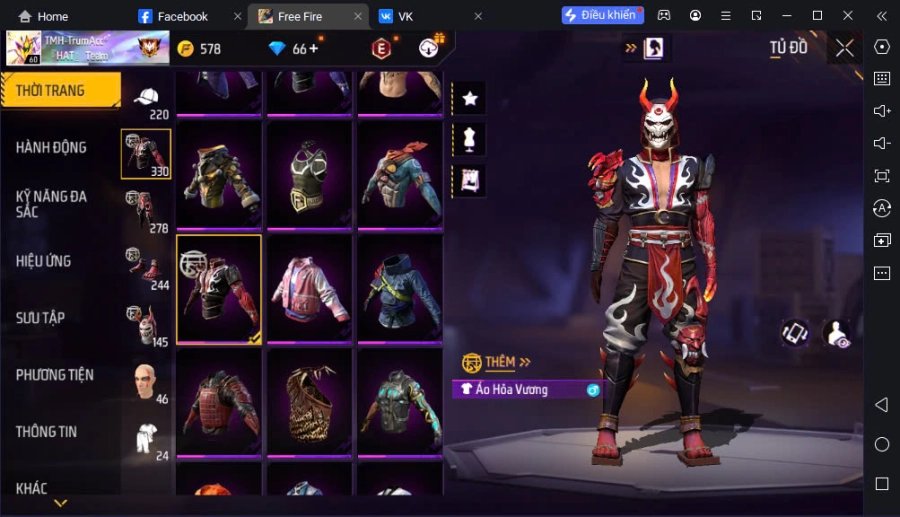Select the red samurai armor top
This screenshot has width=900, height=517.
(219, 402)
